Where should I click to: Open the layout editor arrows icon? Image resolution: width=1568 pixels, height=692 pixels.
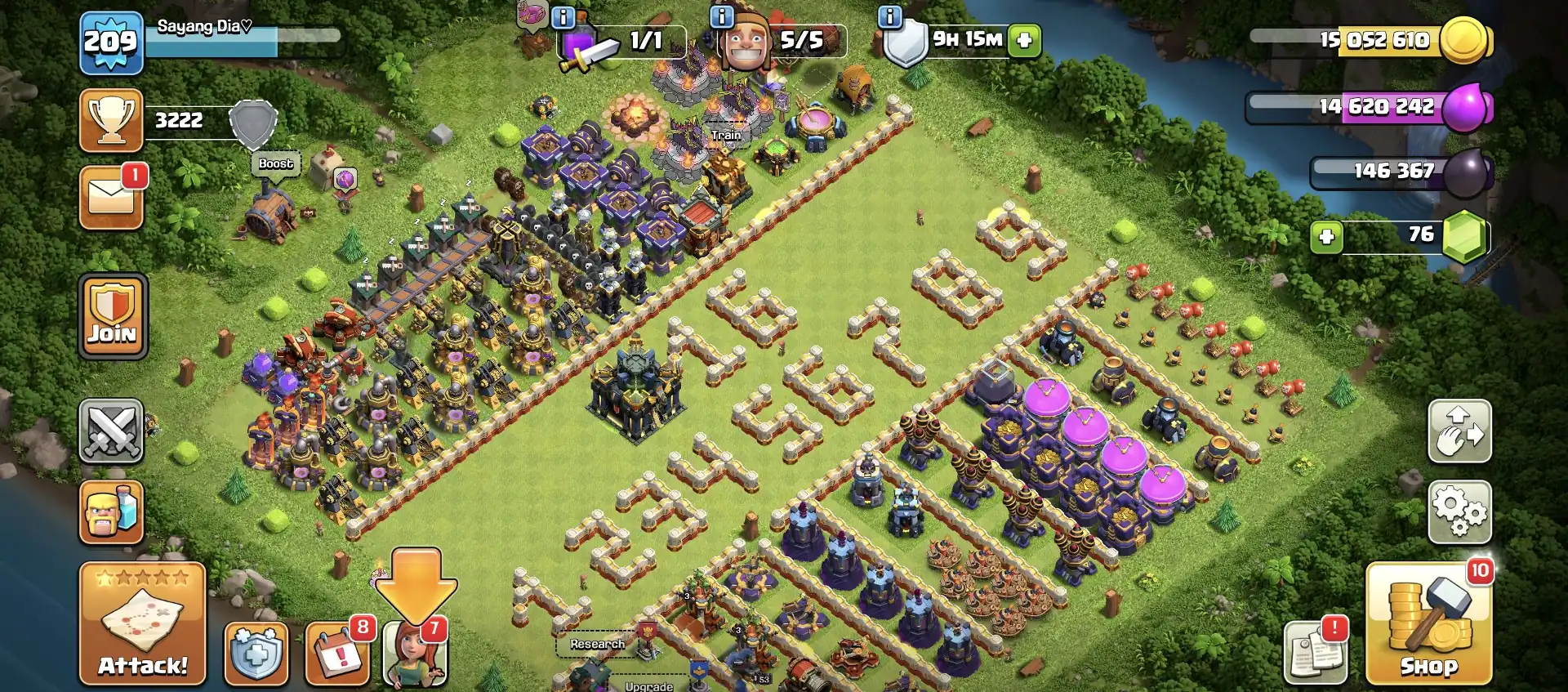1461,431
